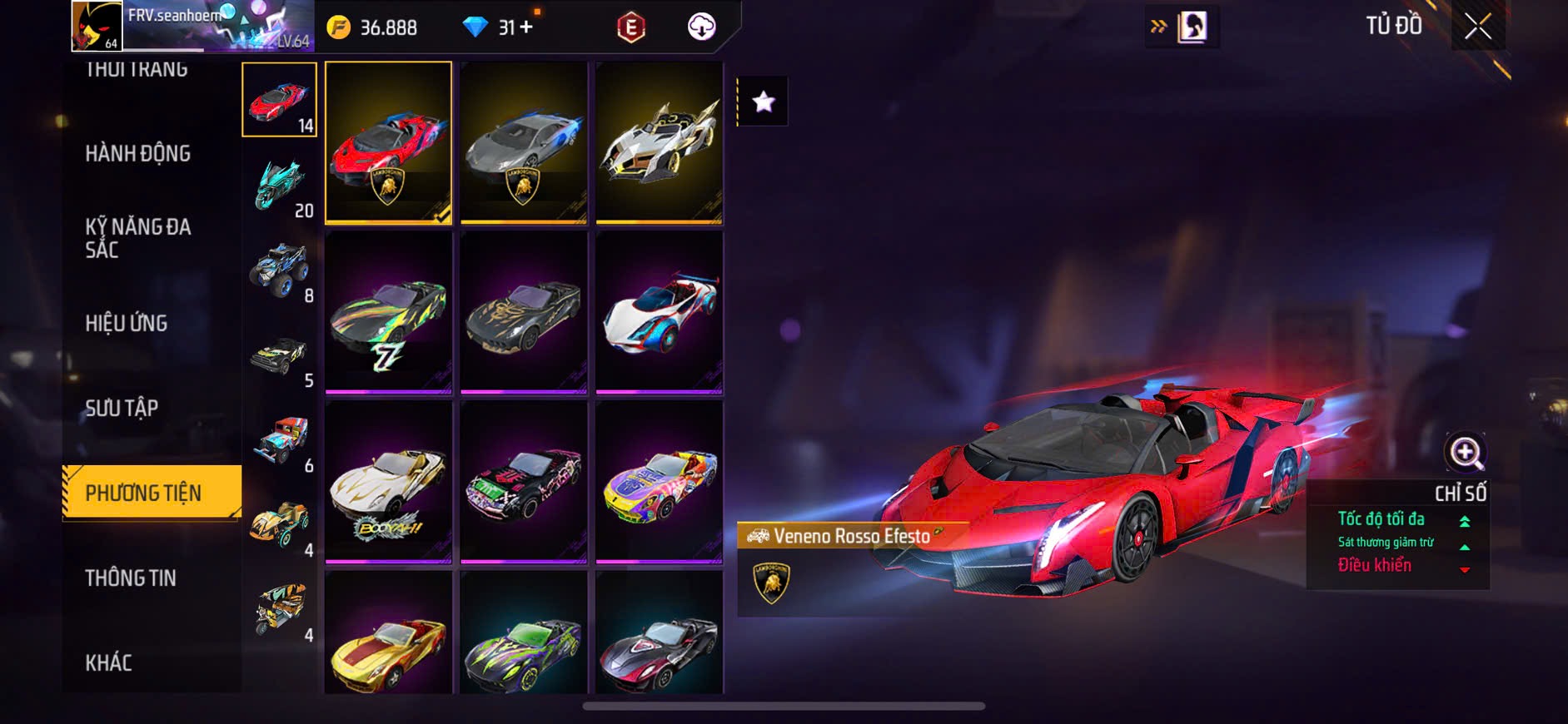Viewport: 1568px width, 724px height.
Task: Select the grey Lamborghini skin
Action: 524,142
